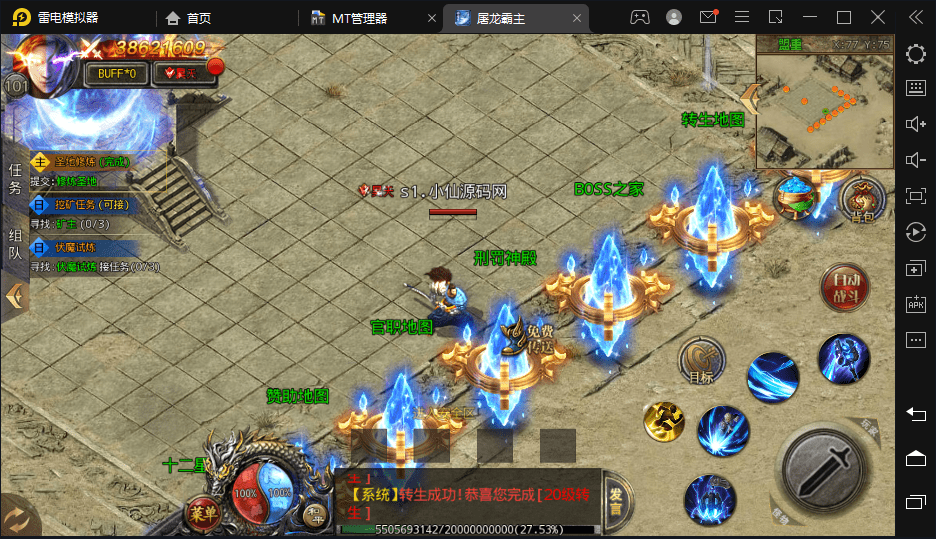Switch to the 组队 team tab
The image size is (936, 539).
coord(15,244)
